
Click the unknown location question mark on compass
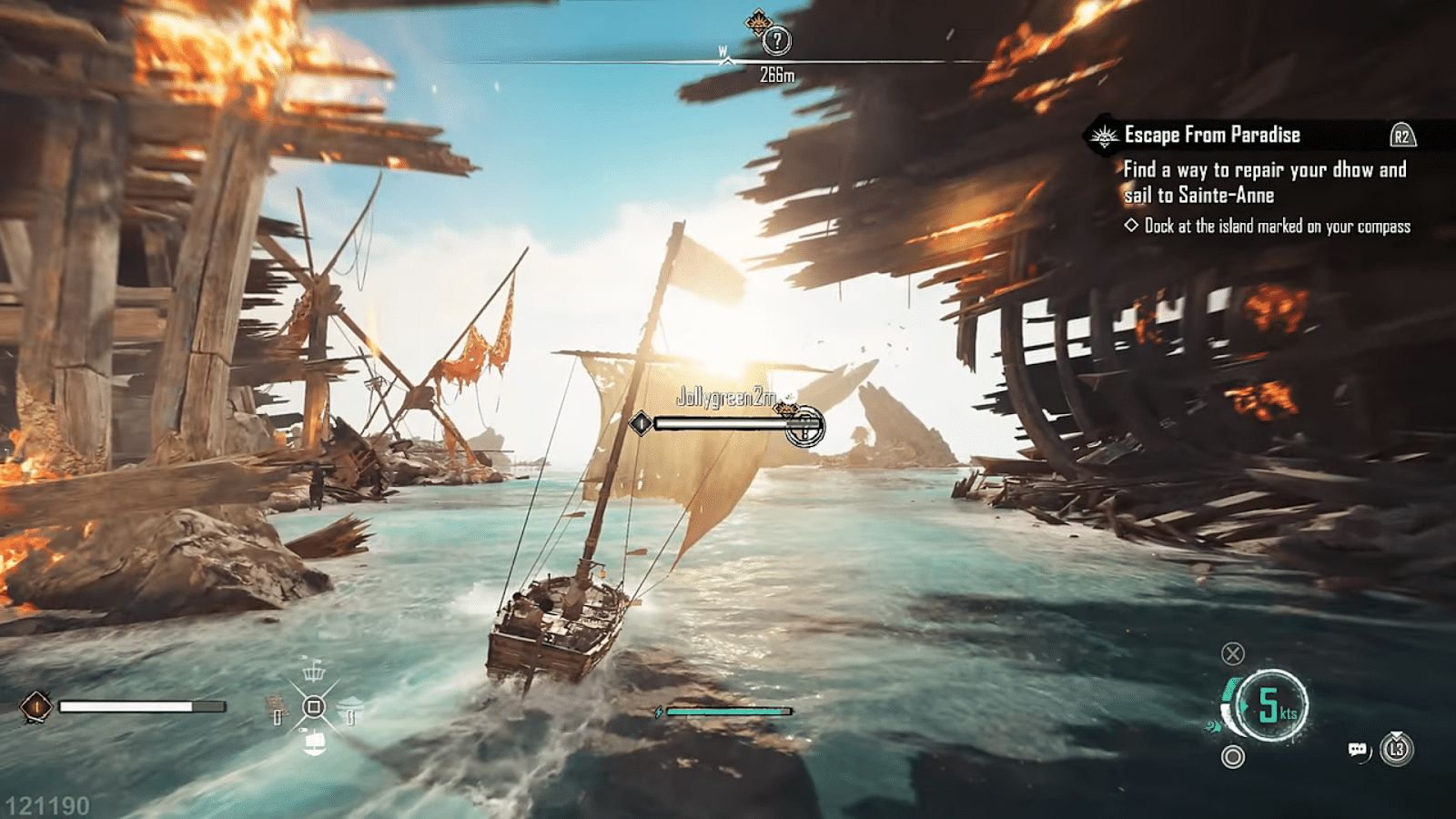tap(779, 39)
